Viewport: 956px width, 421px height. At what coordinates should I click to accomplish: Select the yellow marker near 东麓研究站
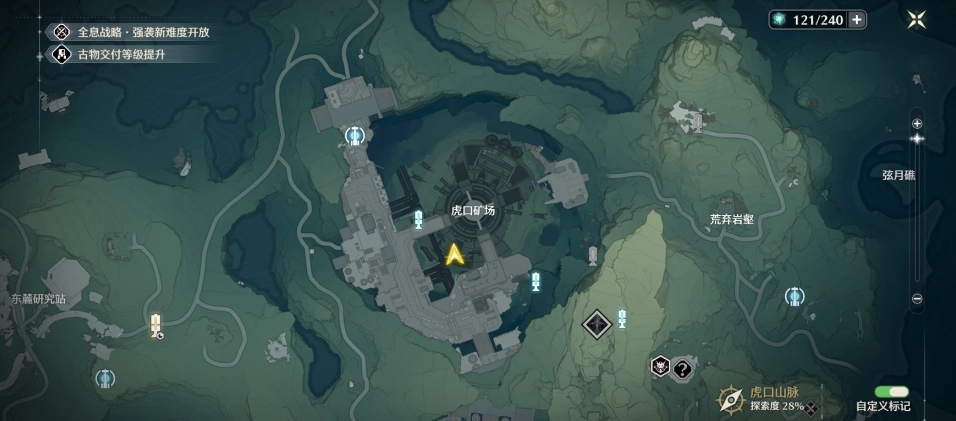coord(155,323)
